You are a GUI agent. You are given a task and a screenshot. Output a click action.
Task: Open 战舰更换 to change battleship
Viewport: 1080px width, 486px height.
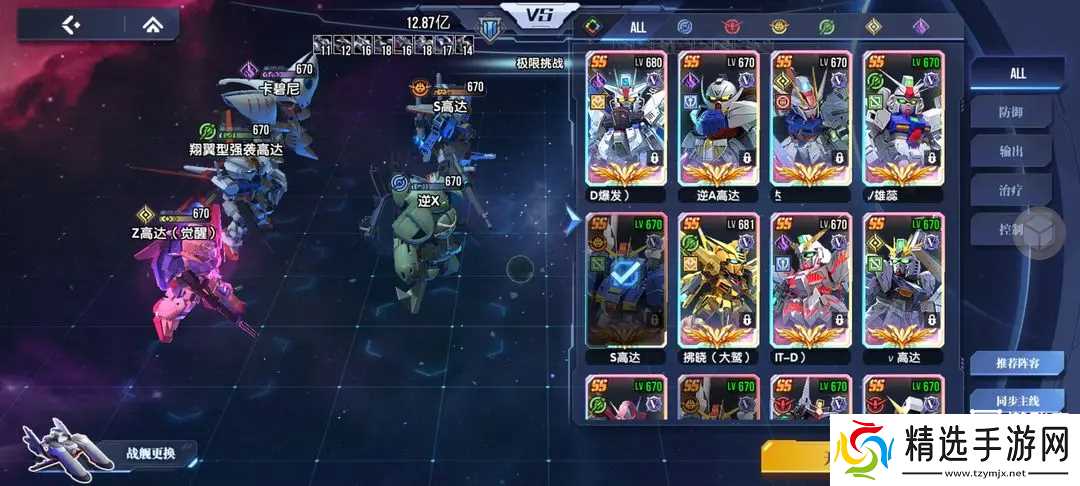tap(150, 453)
